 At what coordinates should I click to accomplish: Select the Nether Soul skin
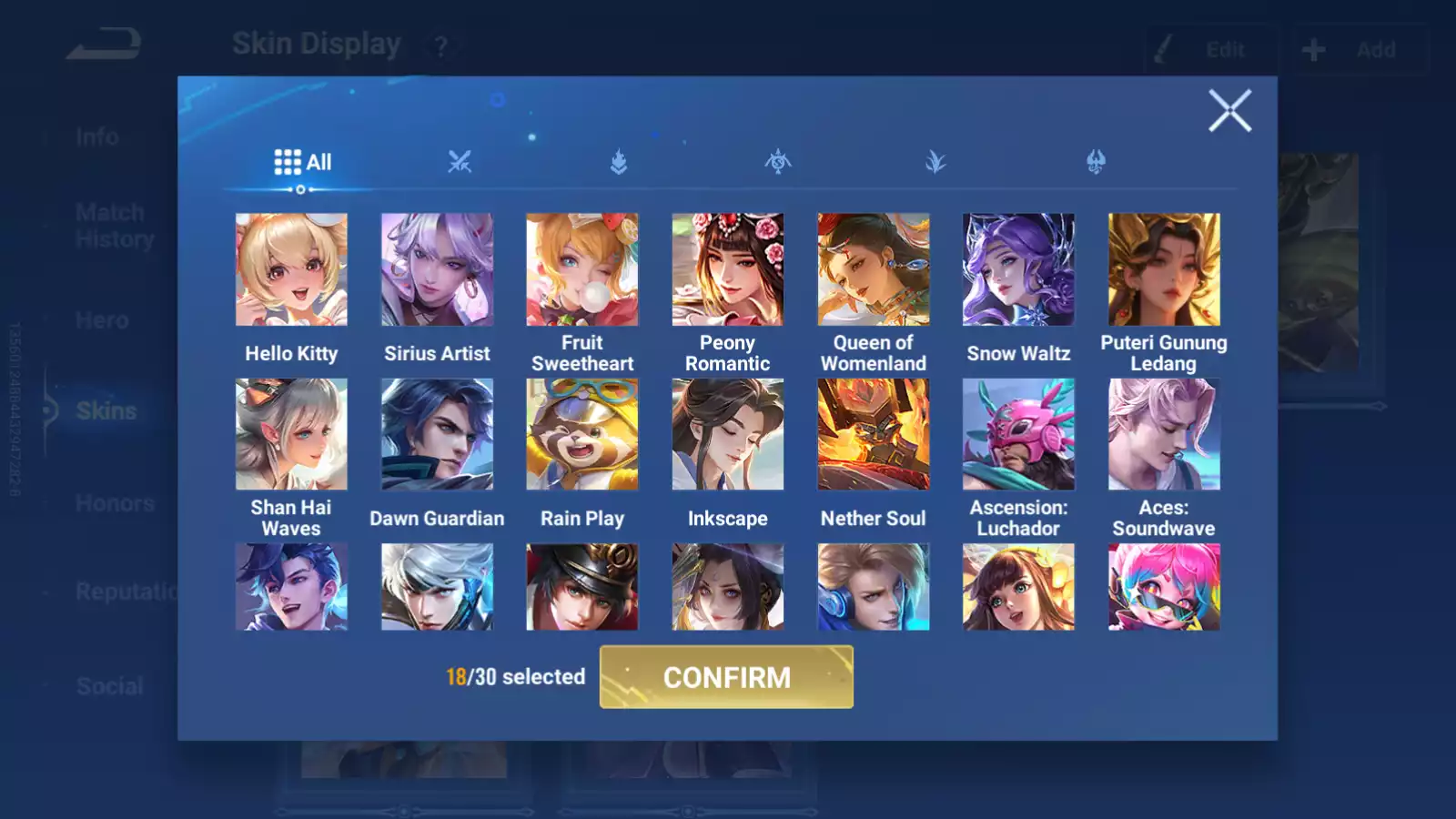(873, 434)
